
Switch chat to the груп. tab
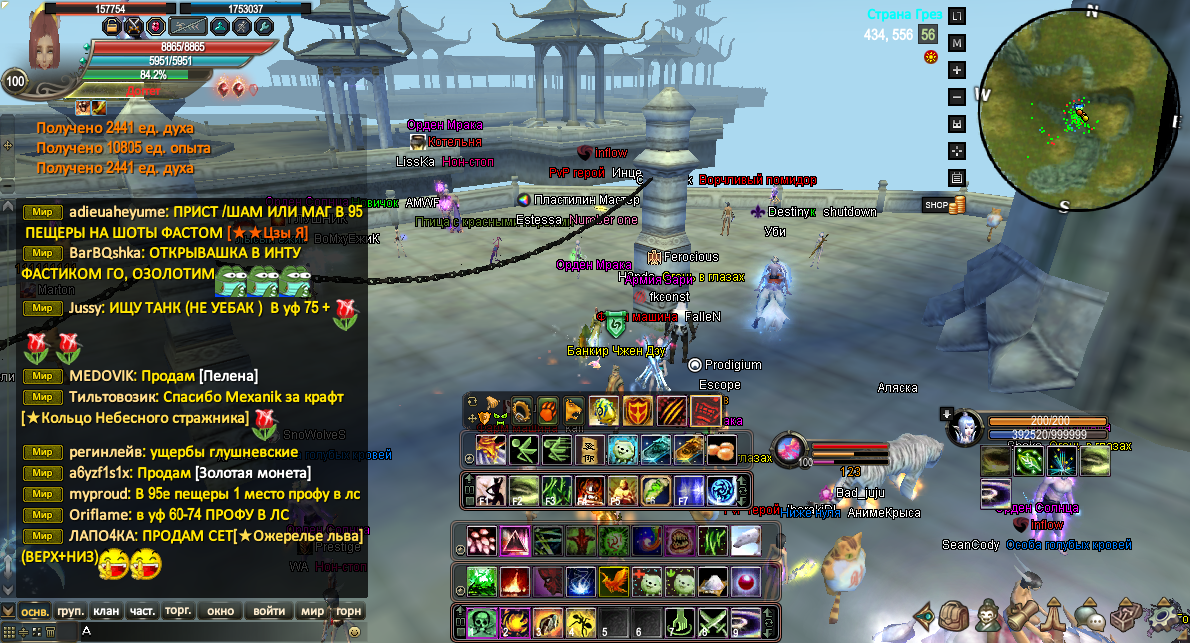[70, 611]
